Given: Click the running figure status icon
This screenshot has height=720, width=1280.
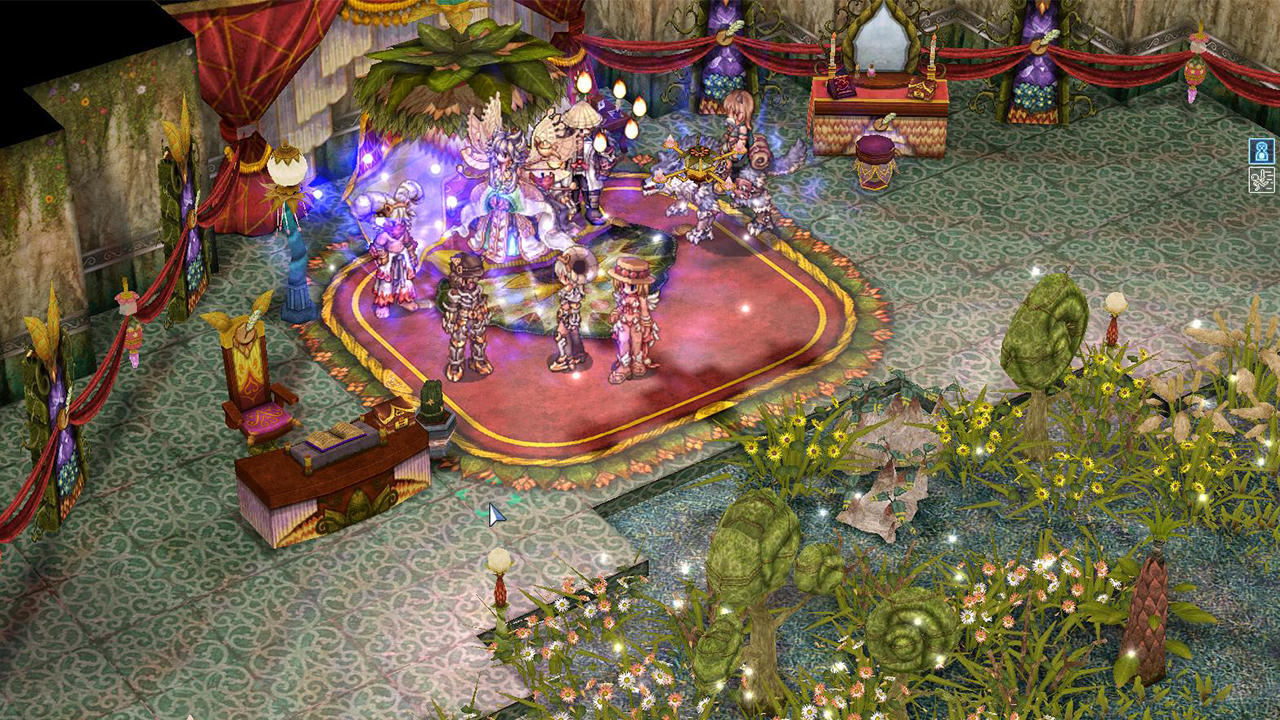Looking at the screenshot, I should pos(1261,180).
